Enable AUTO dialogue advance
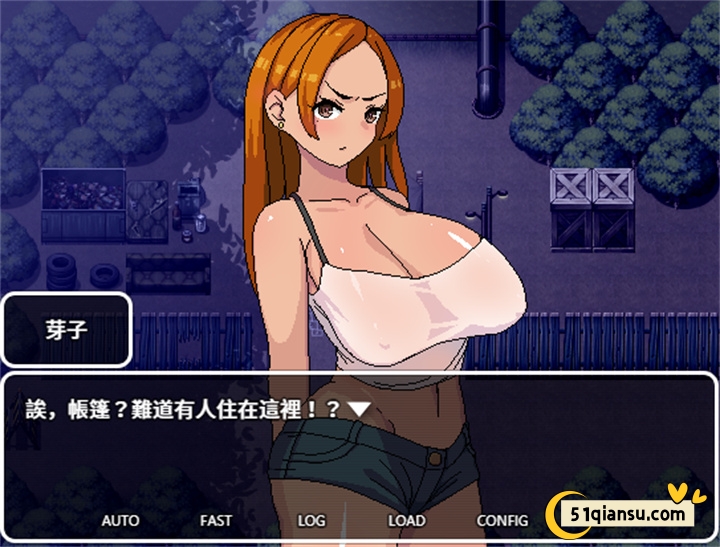 click(x=120, y=521)
